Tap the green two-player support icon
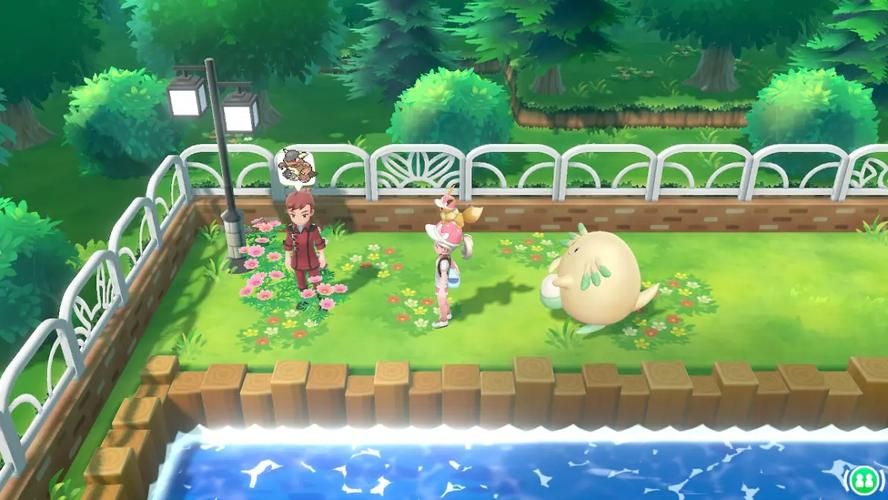 point(864,478)
